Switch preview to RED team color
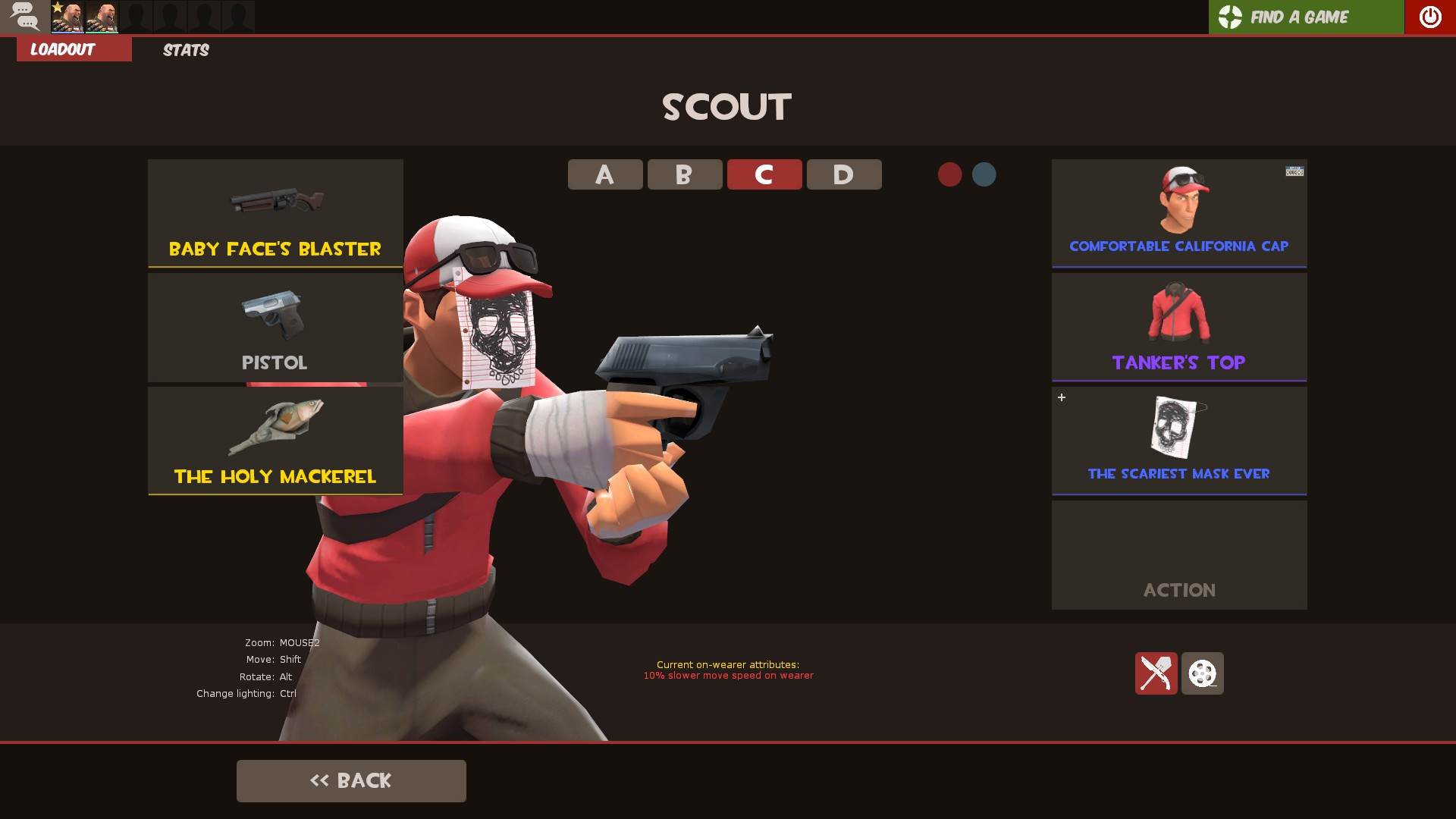This screenshot has height=819, width=1456. [x=949, y=174]
